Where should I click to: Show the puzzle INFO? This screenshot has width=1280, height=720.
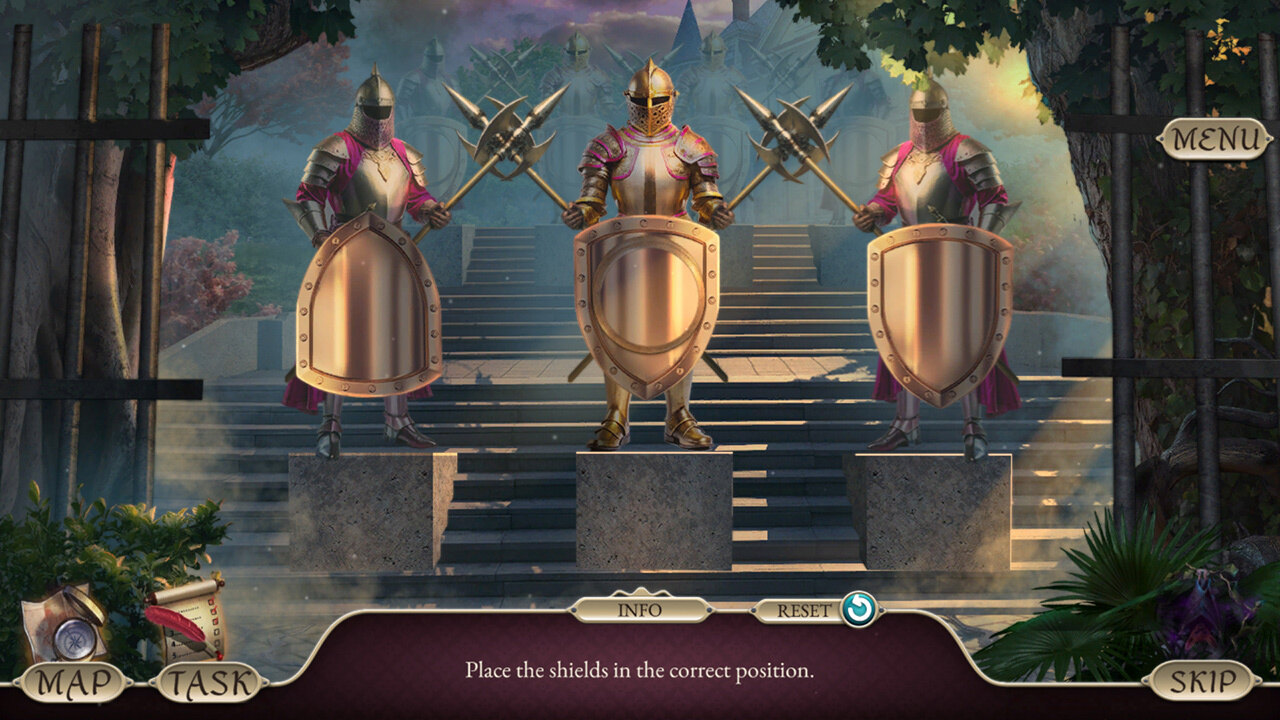[640, 608]
